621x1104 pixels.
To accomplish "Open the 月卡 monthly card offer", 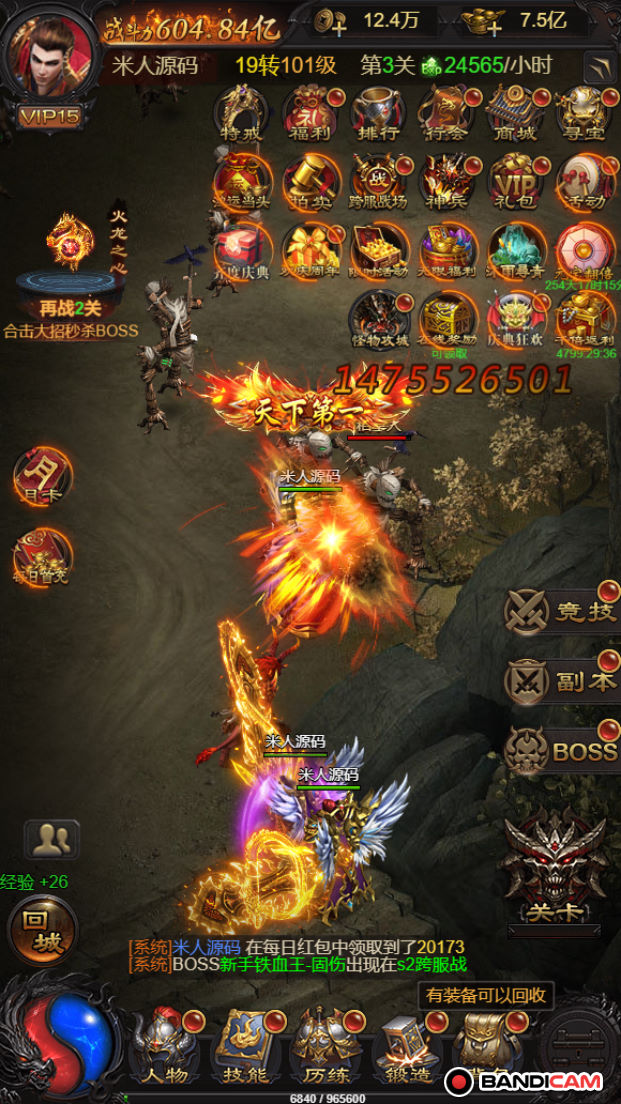I will pos(42,475).
